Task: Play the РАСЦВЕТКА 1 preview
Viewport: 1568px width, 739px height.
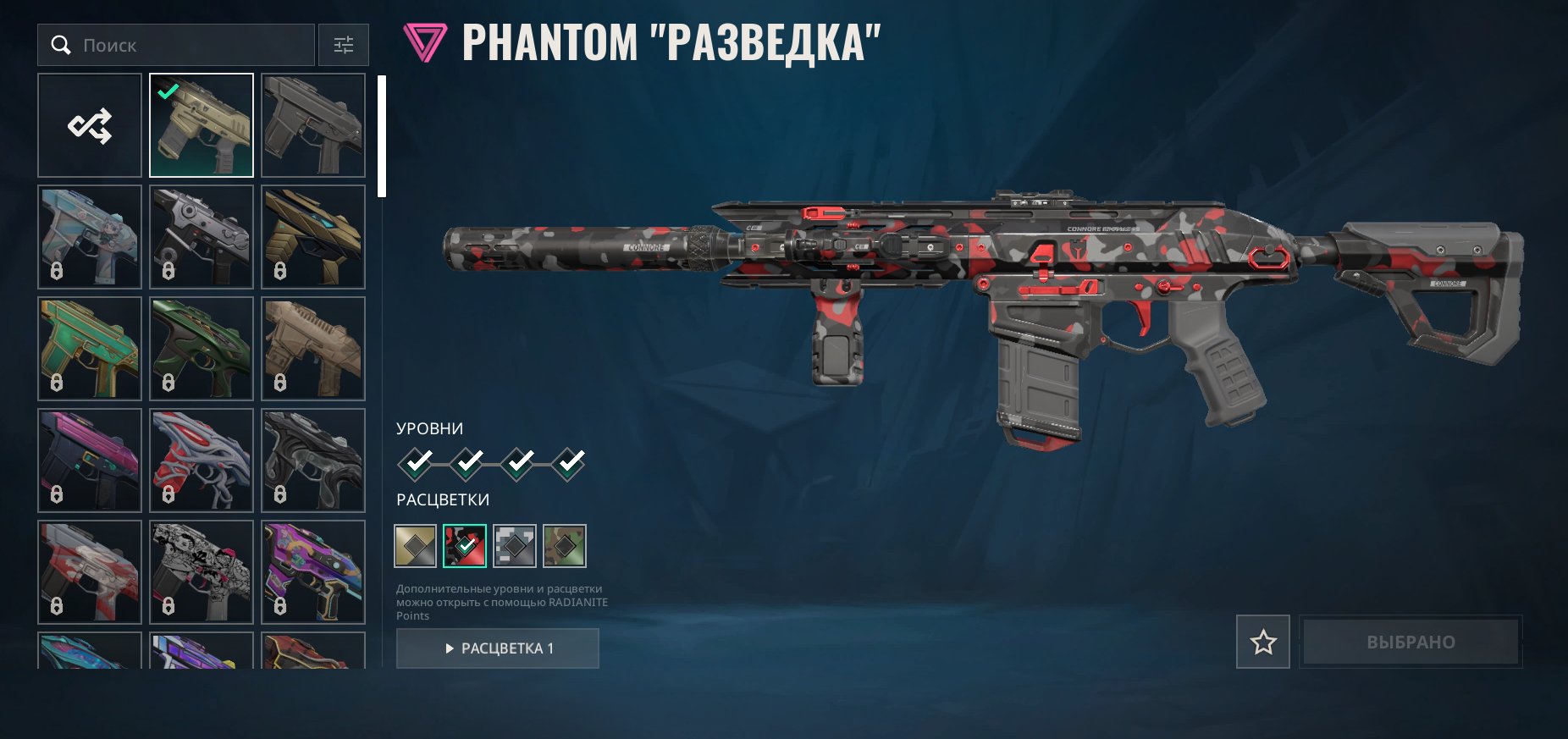Action: tap(498, 648)
